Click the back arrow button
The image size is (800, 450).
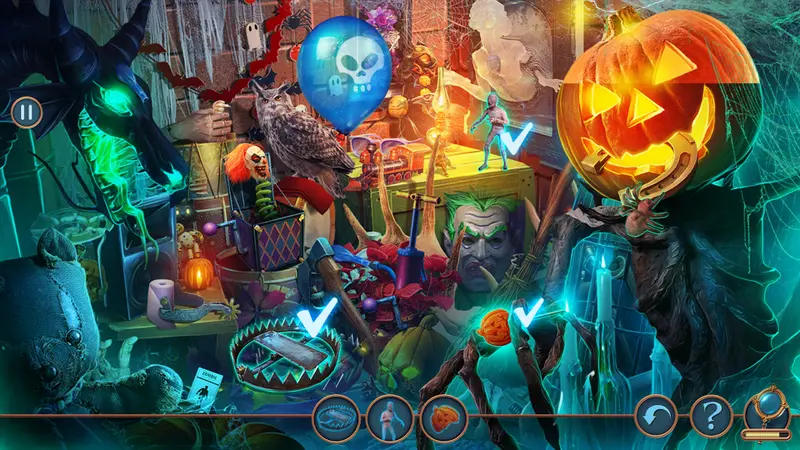656,416
